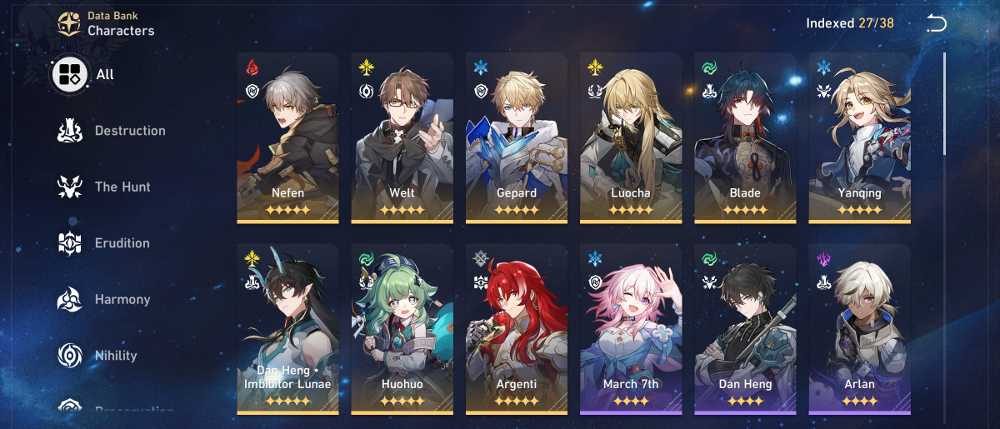This screenshot has width=1000, height=429.
Task: Filter characters by Erudition path
Action: coord(106,243)
